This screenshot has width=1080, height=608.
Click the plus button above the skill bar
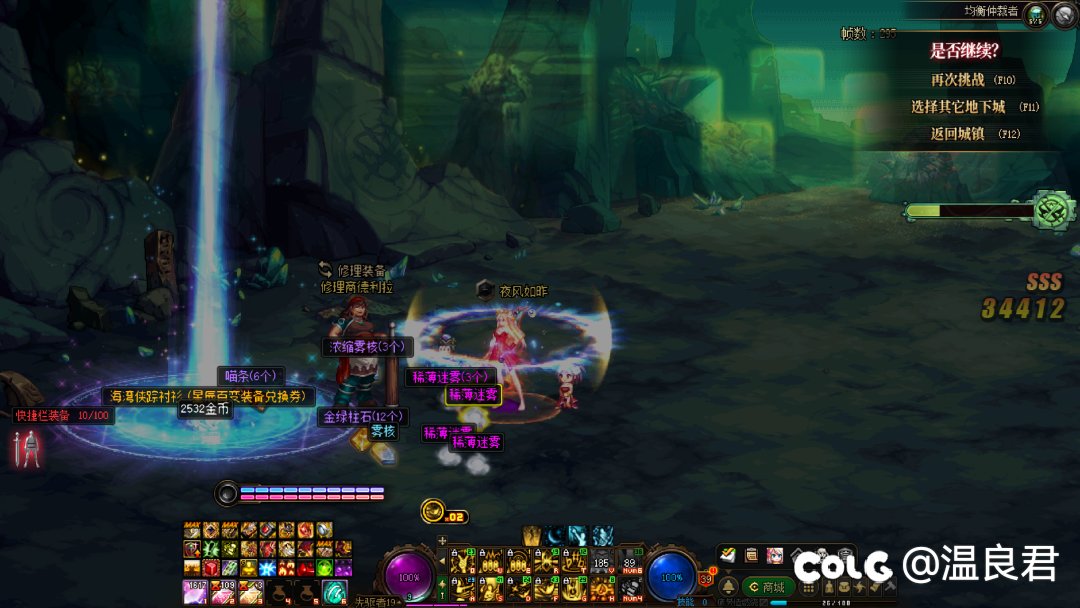tap(442, 540)
